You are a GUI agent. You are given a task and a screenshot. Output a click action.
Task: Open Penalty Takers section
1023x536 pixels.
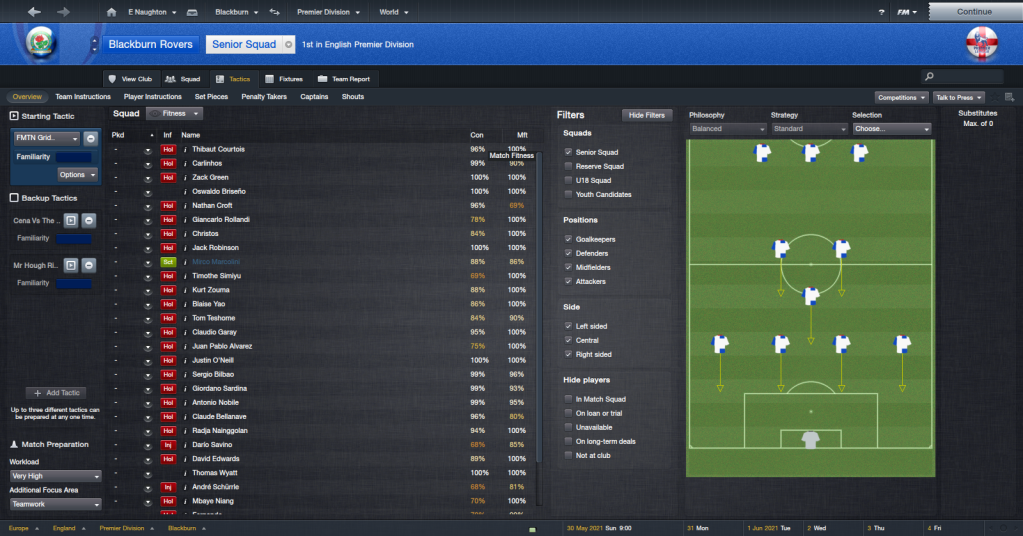[265, 97]
